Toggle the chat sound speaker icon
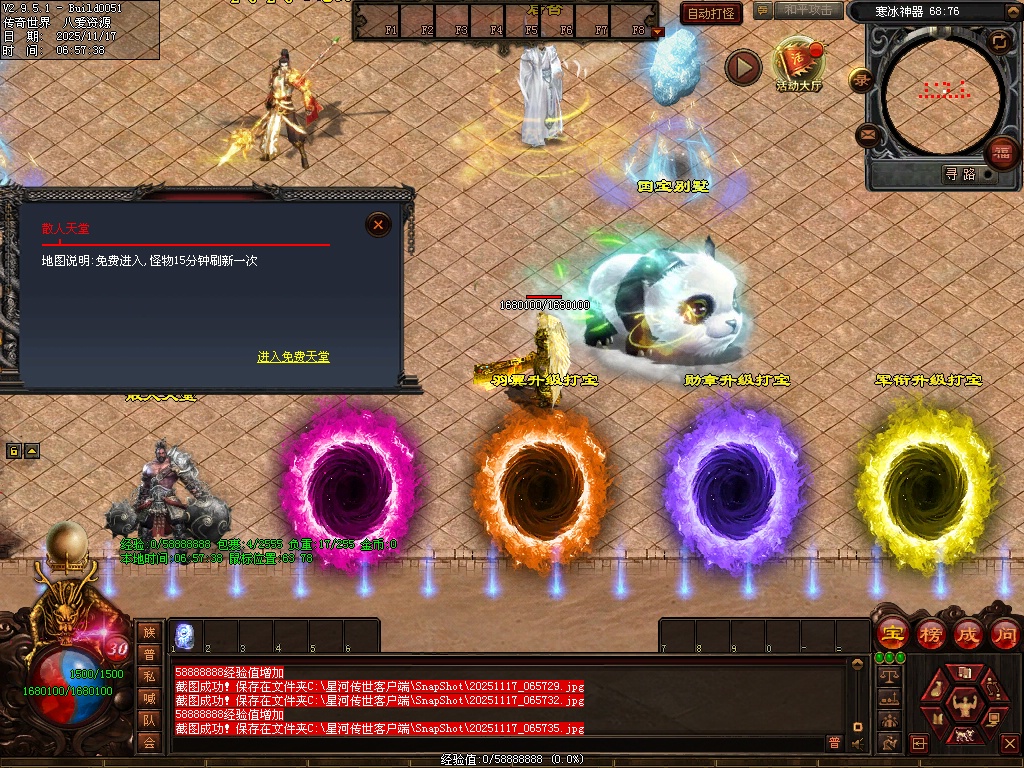 point(857,743)
